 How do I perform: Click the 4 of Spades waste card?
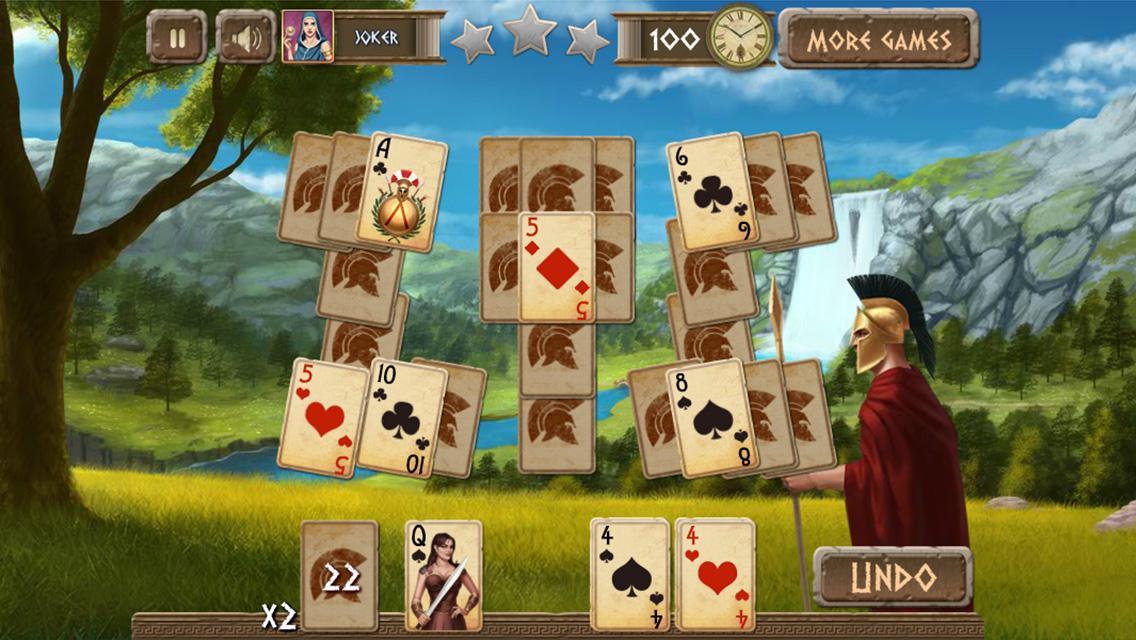click(630, 575)
